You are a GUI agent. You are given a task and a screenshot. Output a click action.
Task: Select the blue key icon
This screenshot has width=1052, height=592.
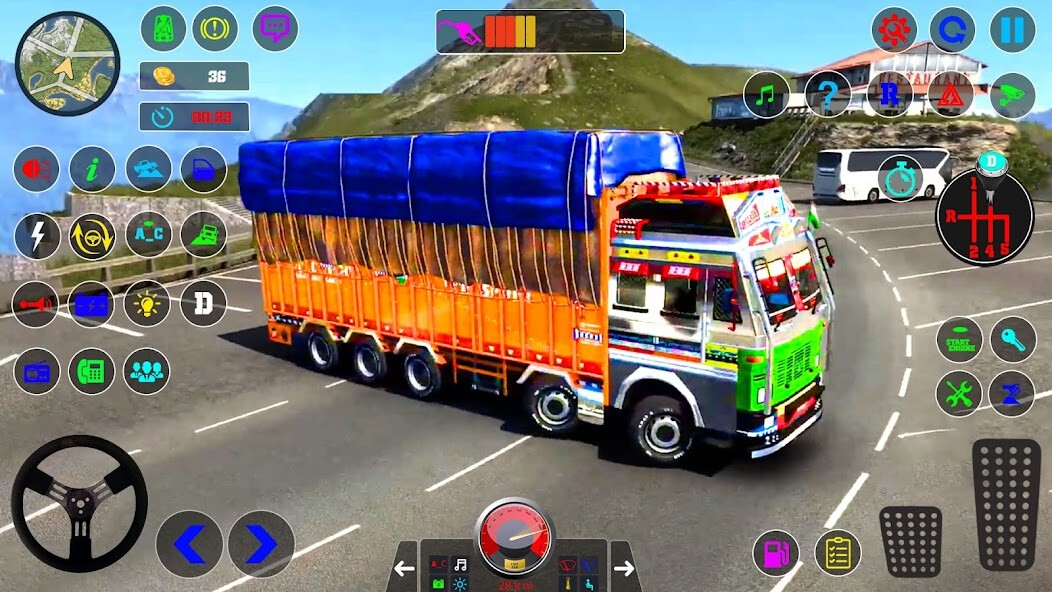[x=1013, y=341]
